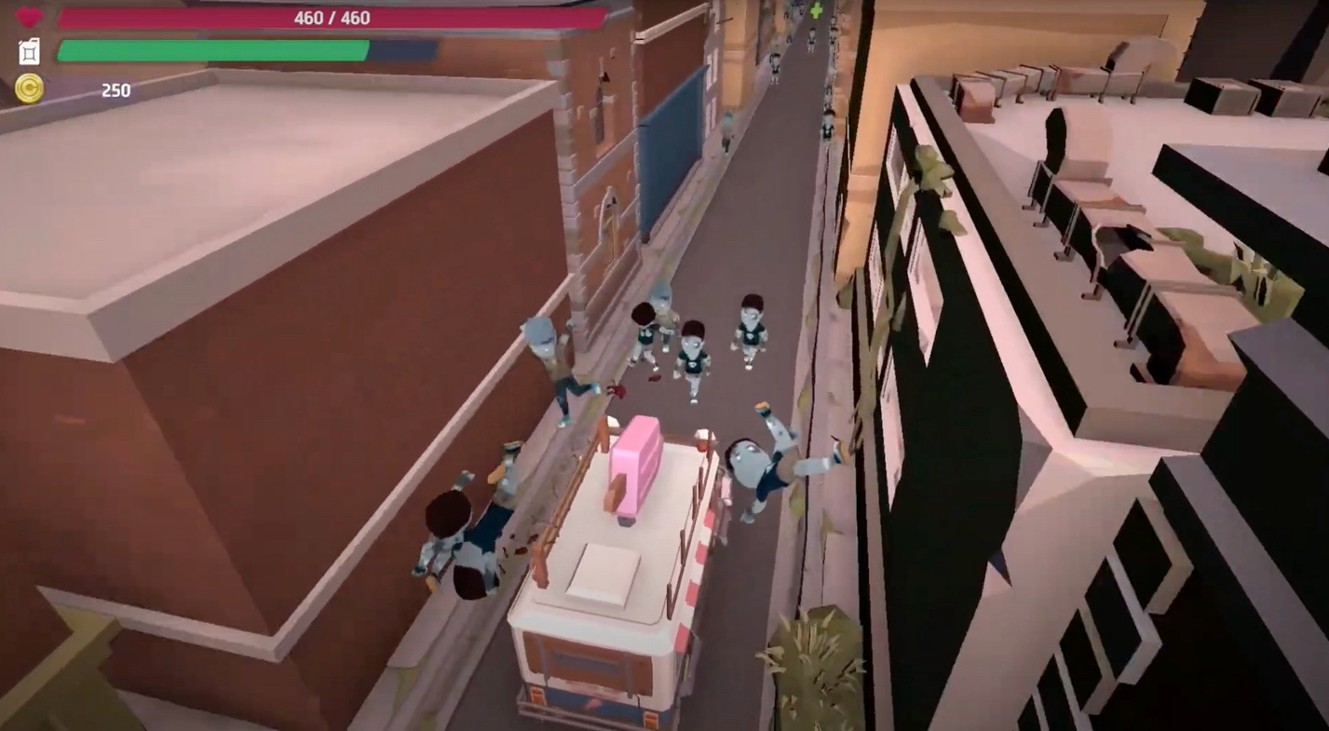Viewport: 1329px width, 731px height.
Task: Click the jerry can icon beside the green bar
Action: point(28,51)
